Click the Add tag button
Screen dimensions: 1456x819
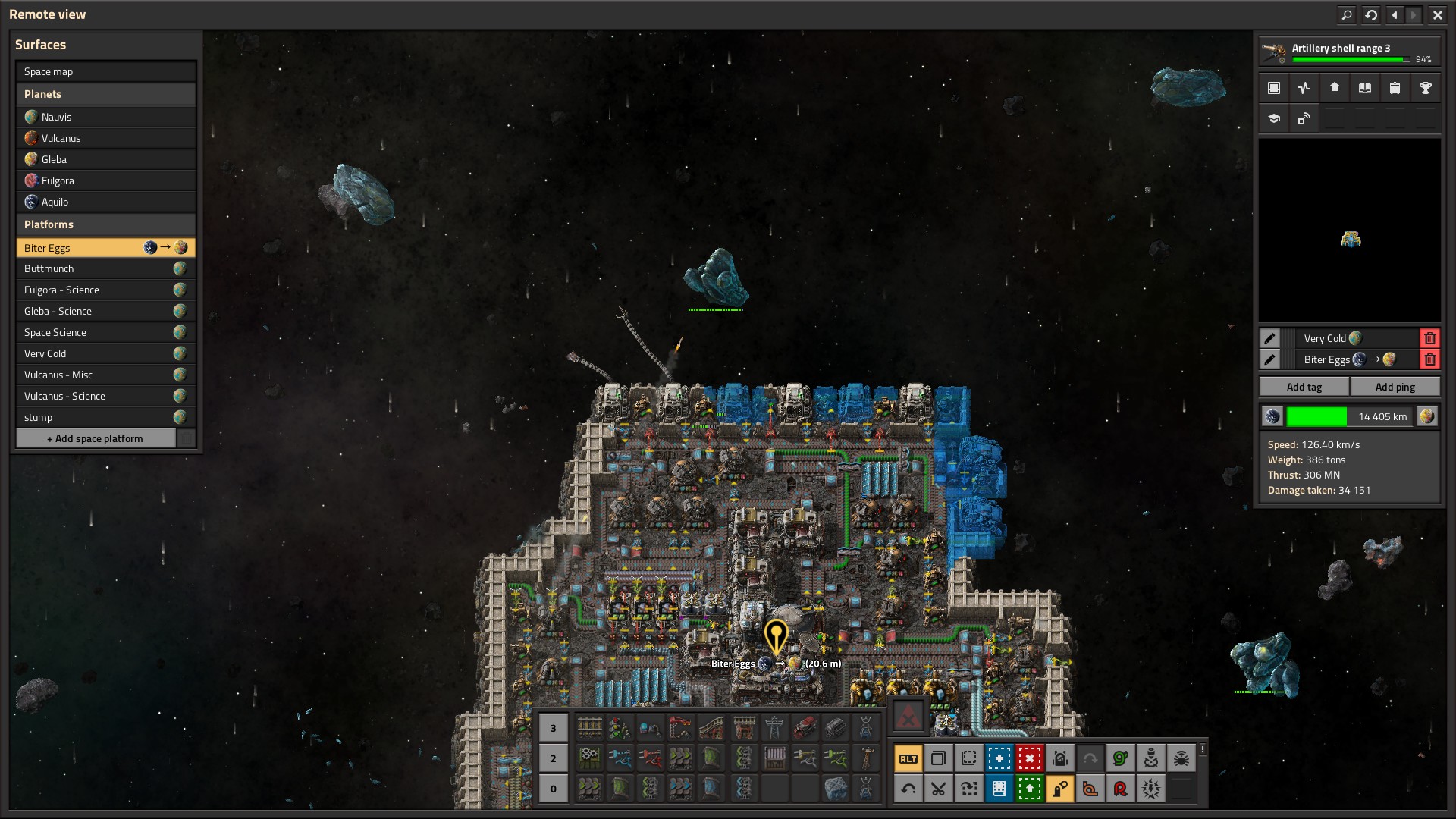pyautogui.click(x=1304, y=387)
